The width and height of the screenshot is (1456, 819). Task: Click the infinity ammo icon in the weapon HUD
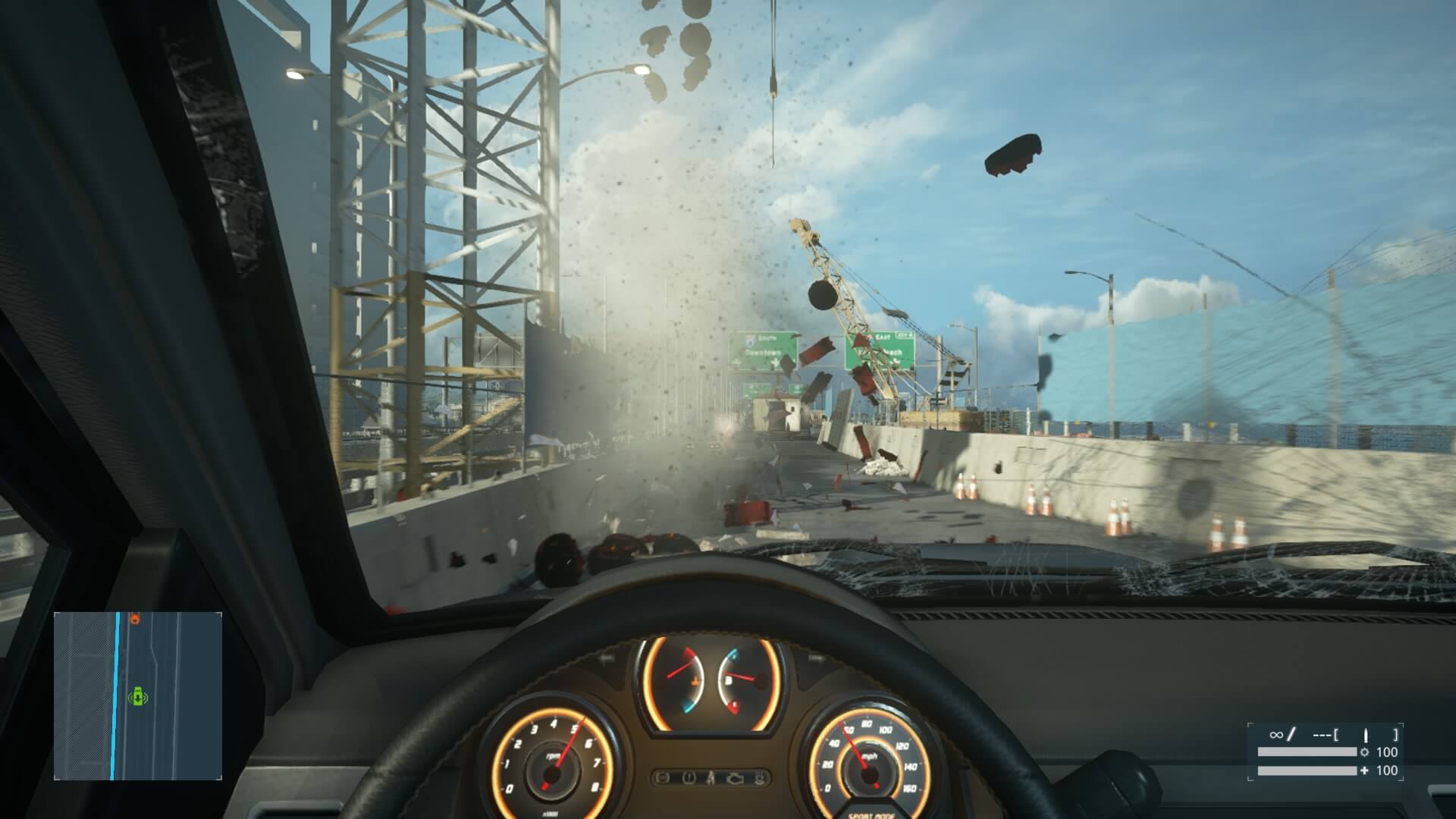click(x=1275, y=733)
